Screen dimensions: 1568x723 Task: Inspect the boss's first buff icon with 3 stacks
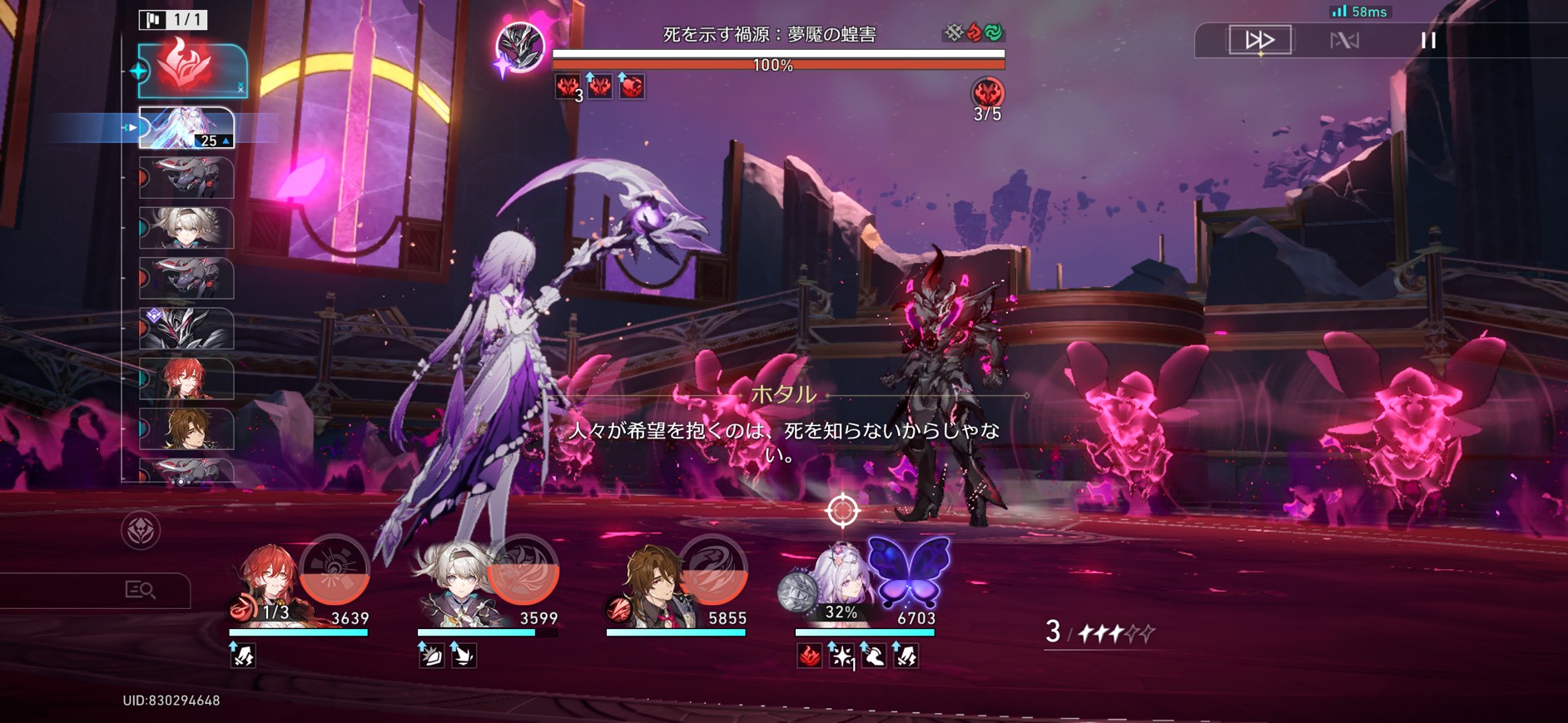click(568, 87)
